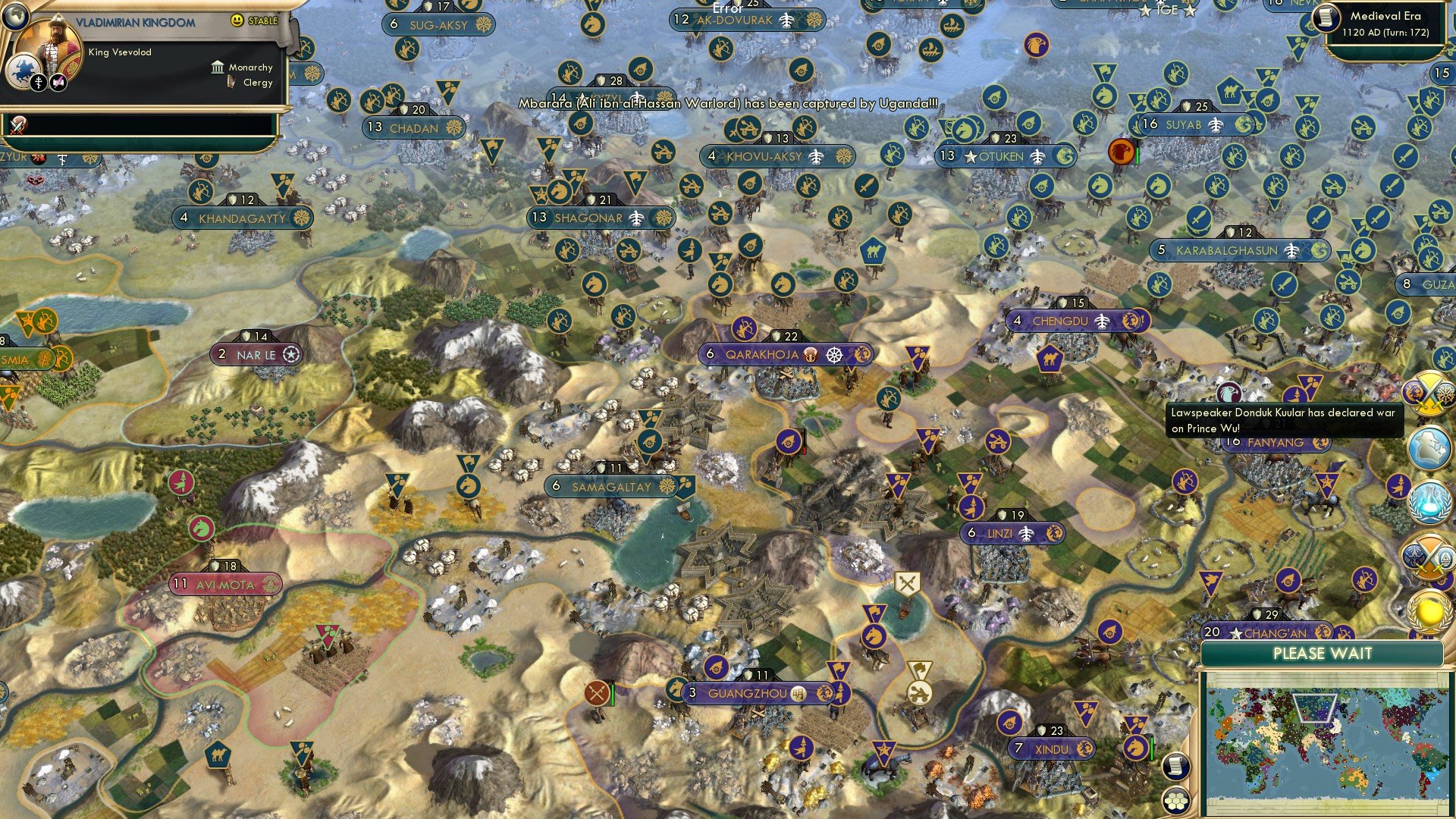Open the Chang'an city banner
Screen dimensions: 1456x819
click(x=1277, y=632)
